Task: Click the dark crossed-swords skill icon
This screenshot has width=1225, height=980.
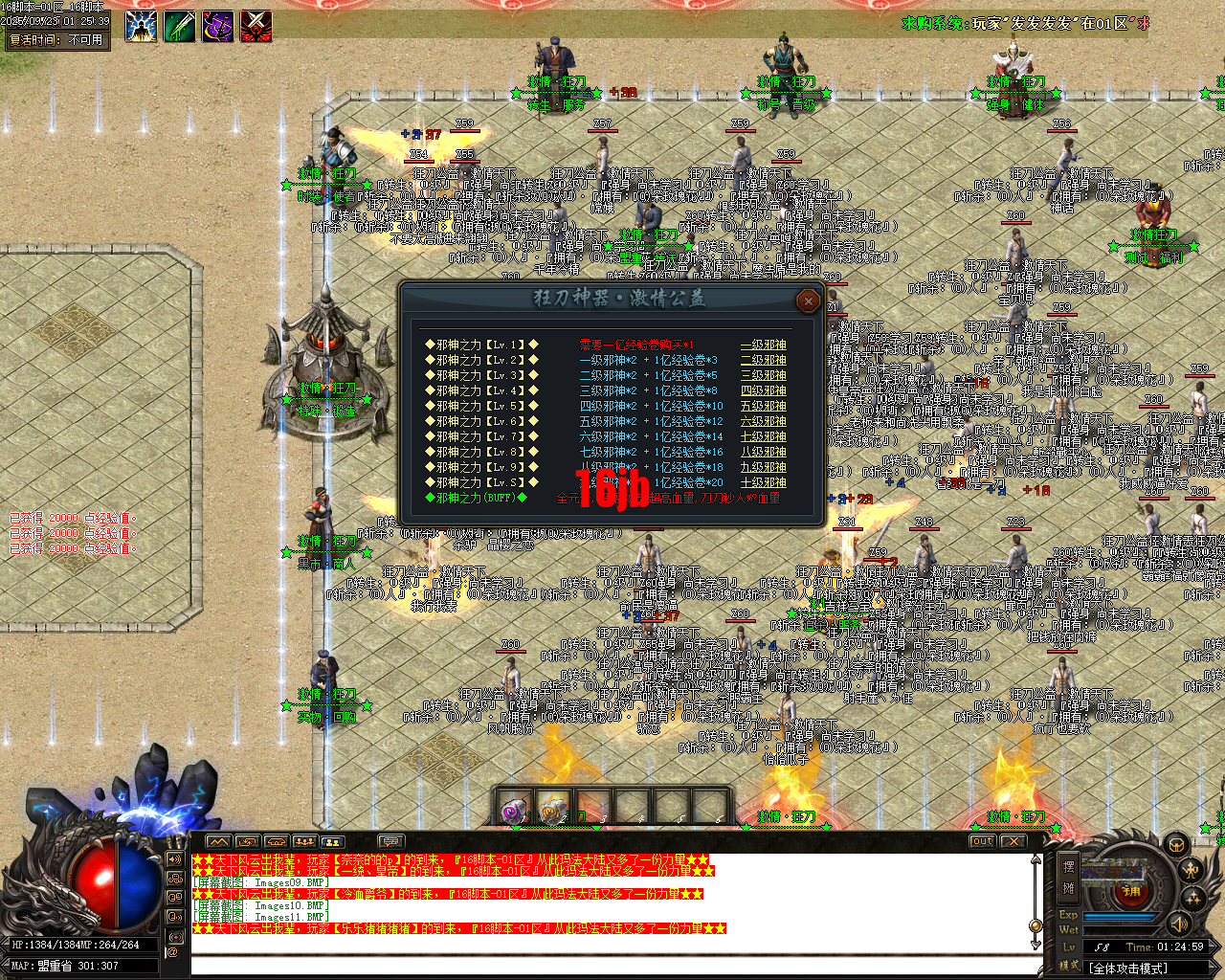Action: 256,26
